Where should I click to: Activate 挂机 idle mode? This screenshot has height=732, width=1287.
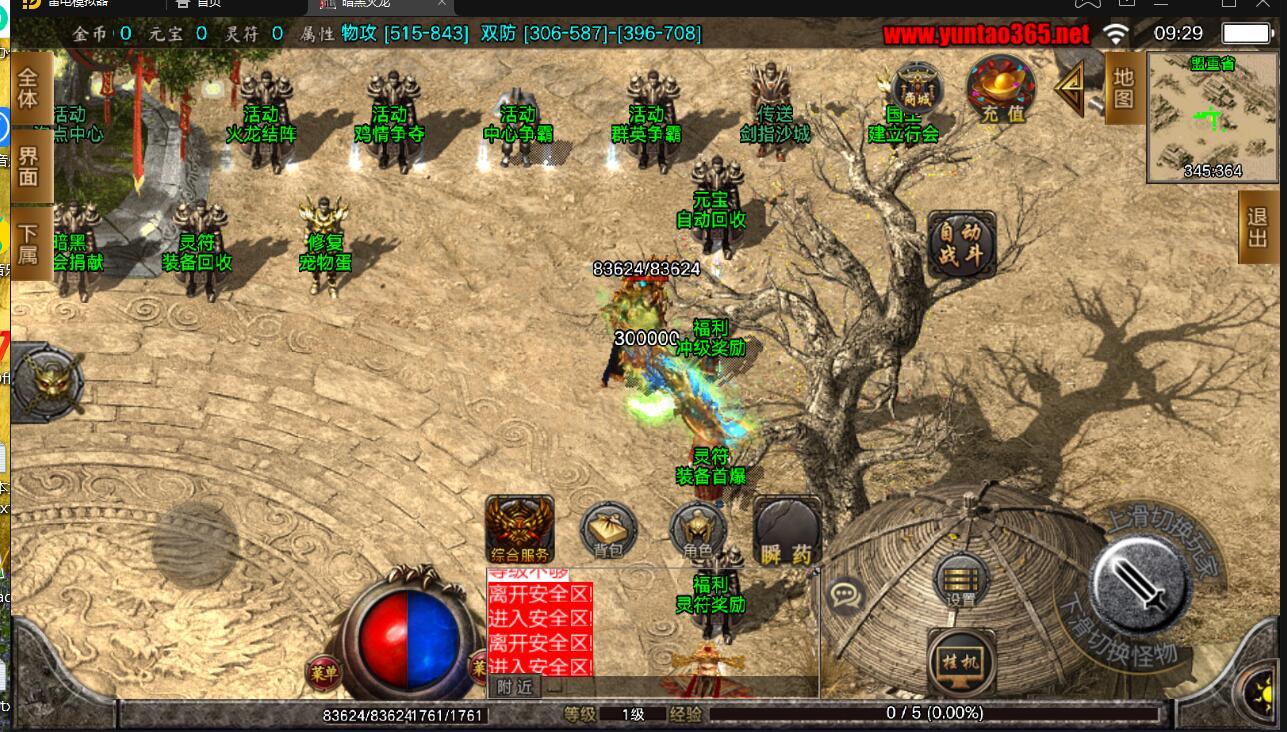[960, 660]
